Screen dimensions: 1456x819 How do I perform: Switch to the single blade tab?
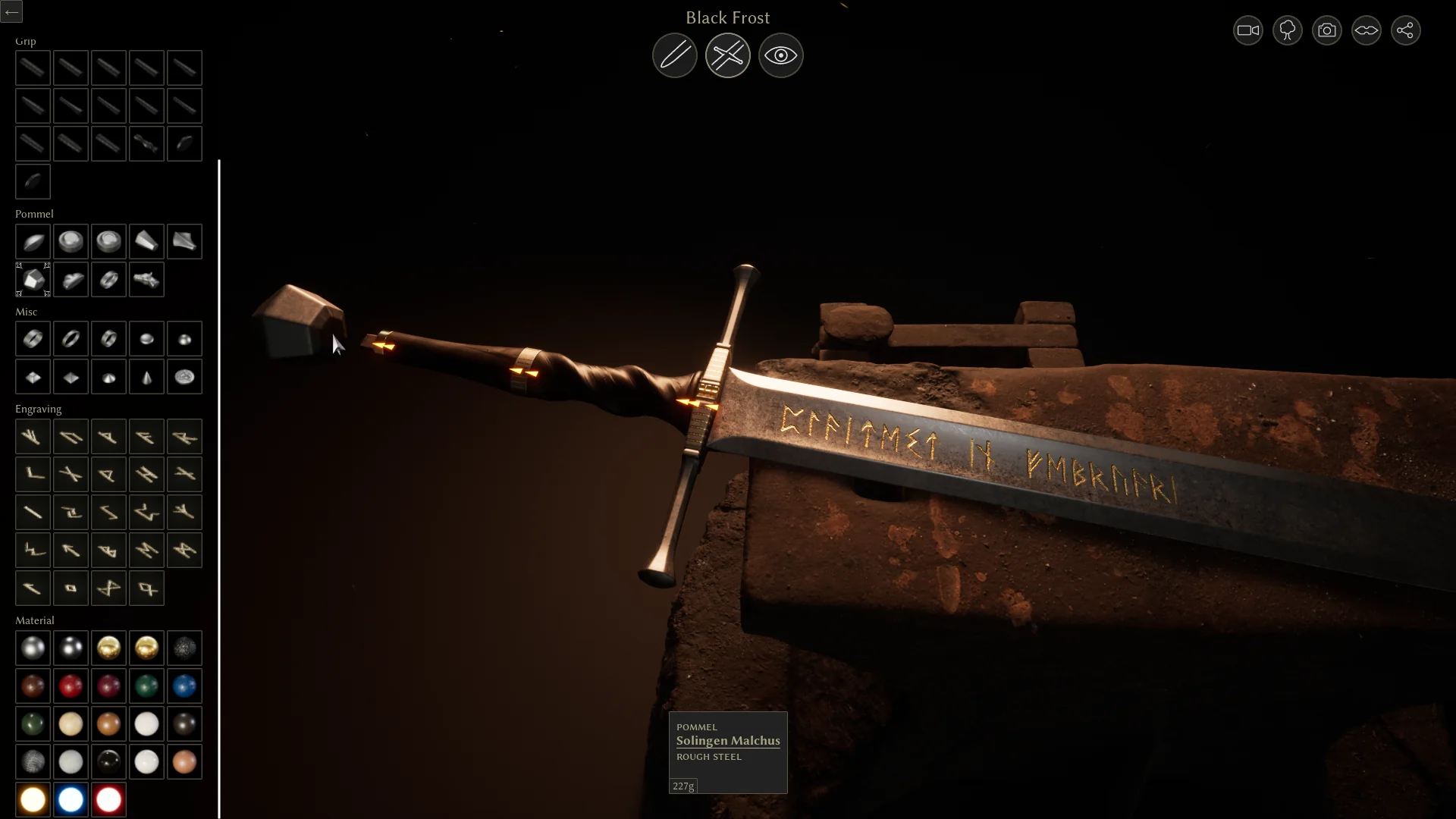point(674,55)
